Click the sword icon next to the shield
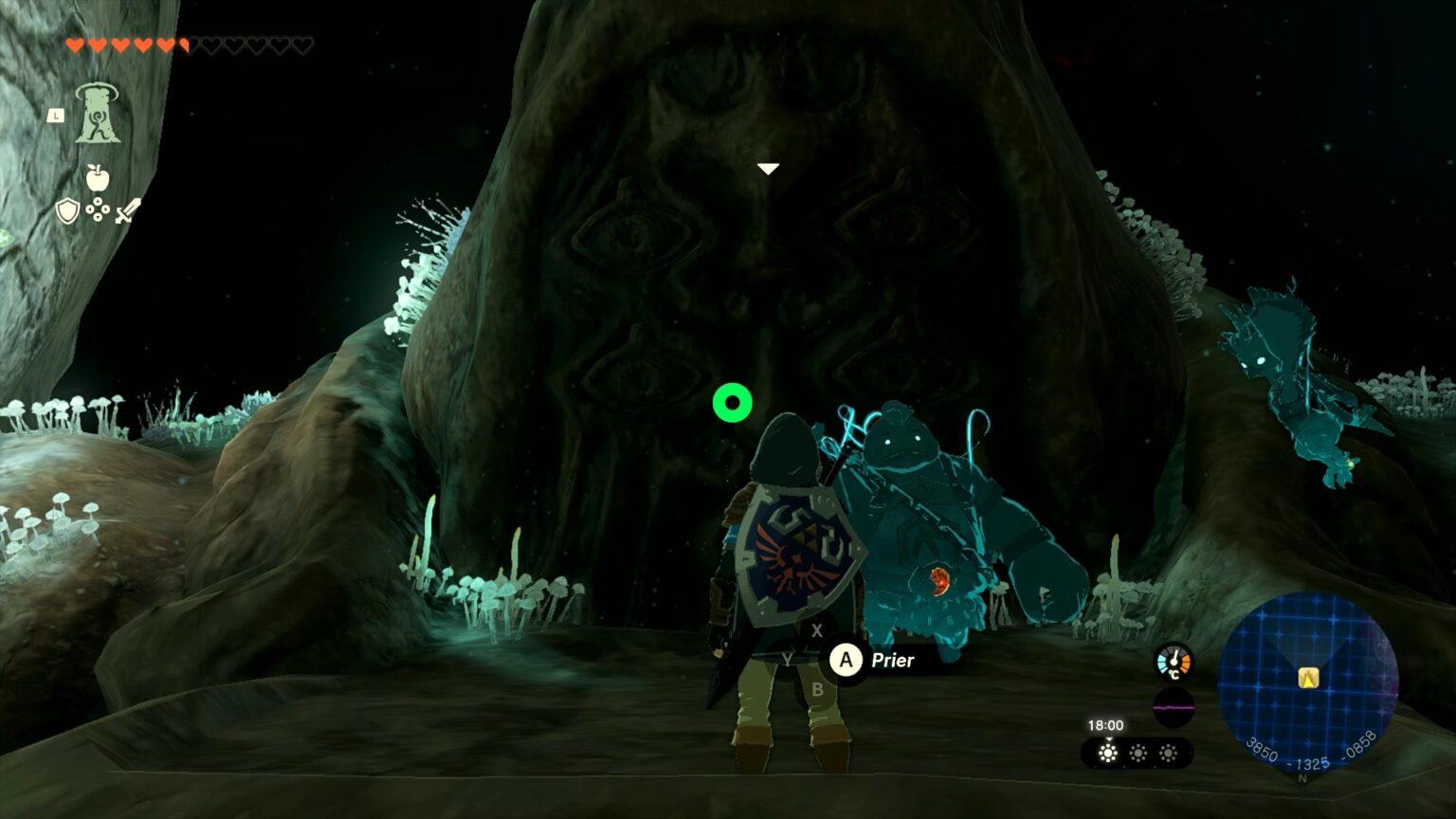 [x=127, y=209]
